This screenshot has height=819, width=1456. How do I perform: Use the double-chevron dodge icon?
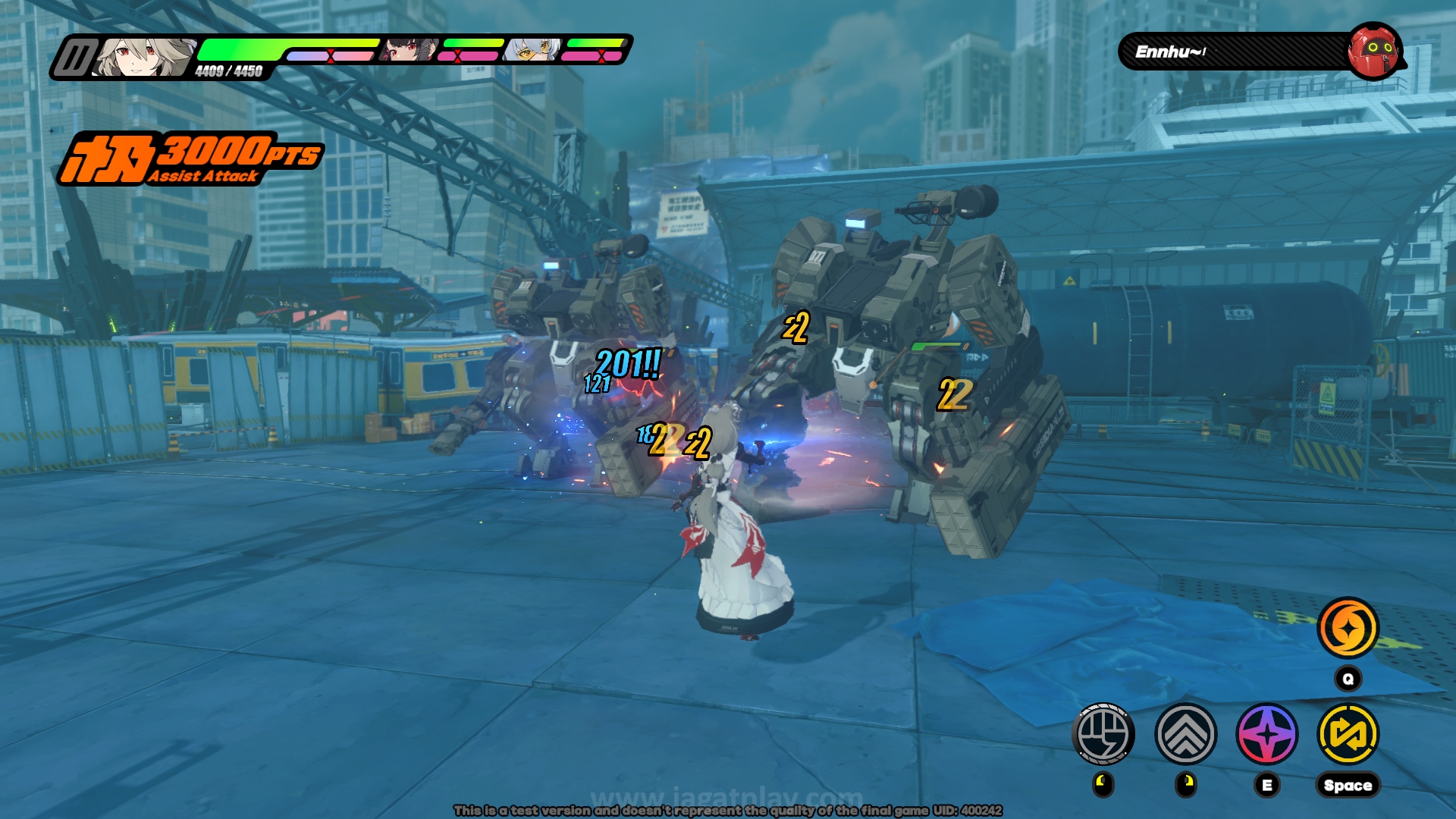1186,733
